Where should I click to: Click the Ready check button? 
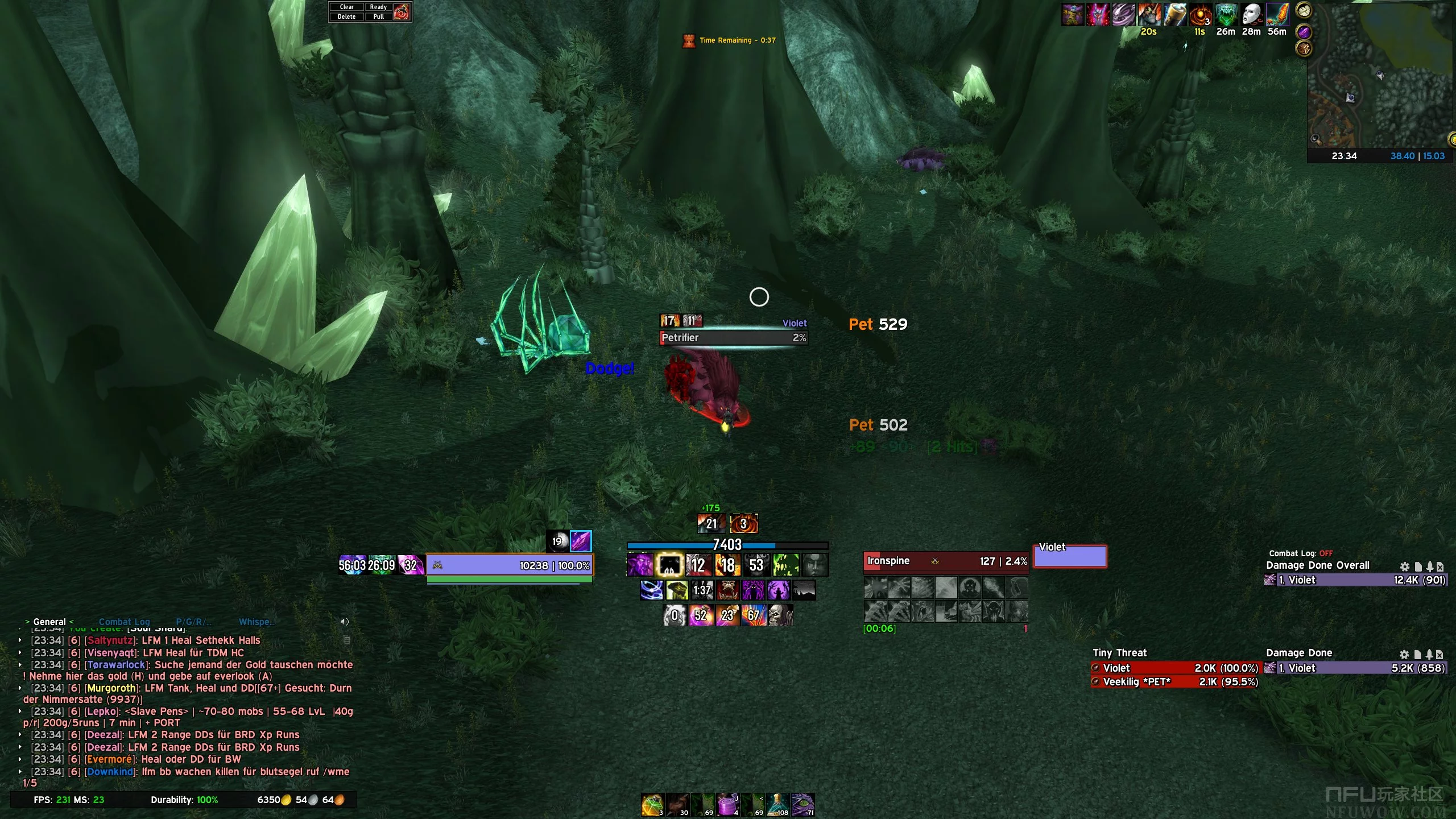point(378,7)
